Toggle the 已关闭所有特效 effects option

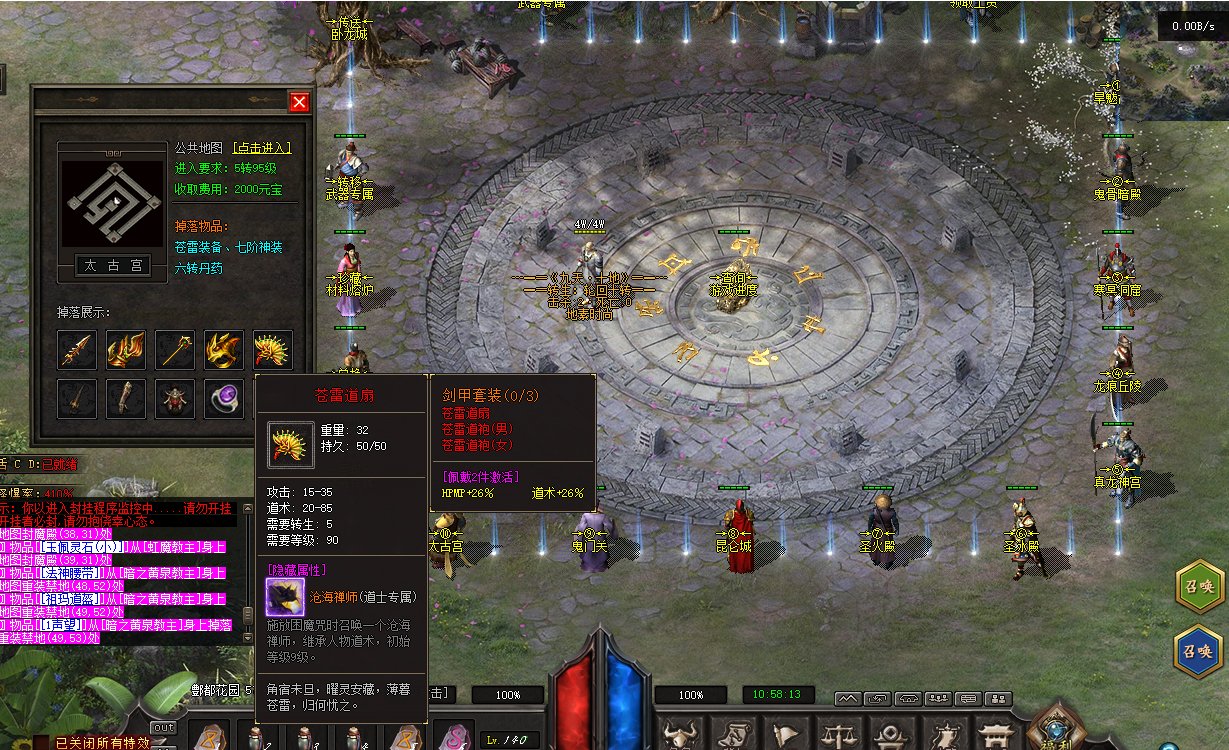tap(100, 743)
